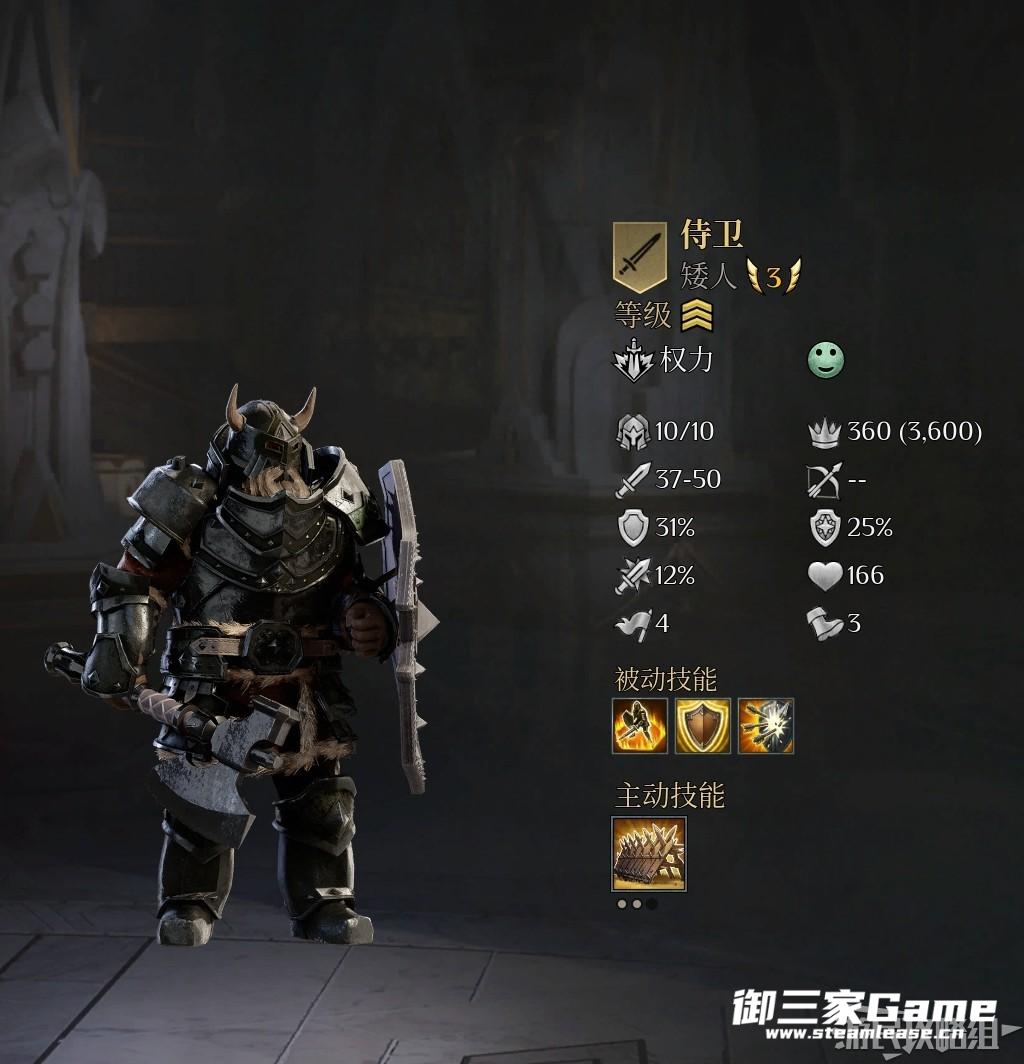Click the sword banner unit type icon

click(639, 257)
